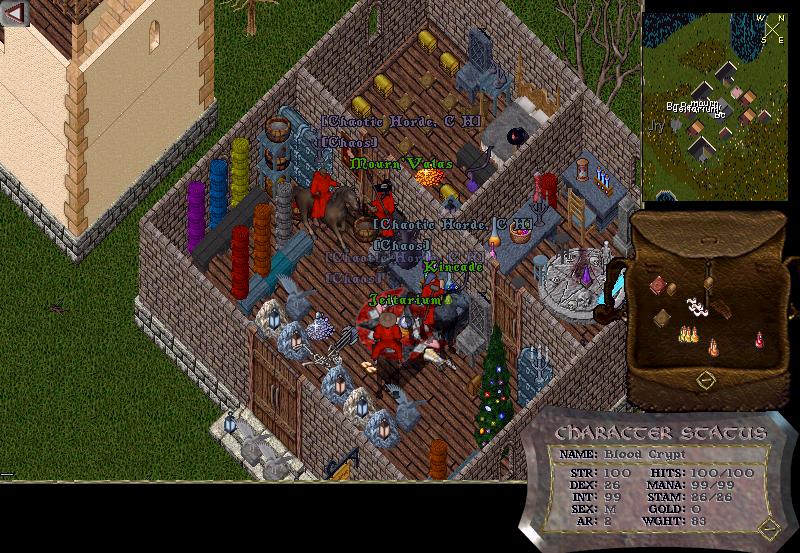Select the red spellbook in the backpack

point(657,286)
